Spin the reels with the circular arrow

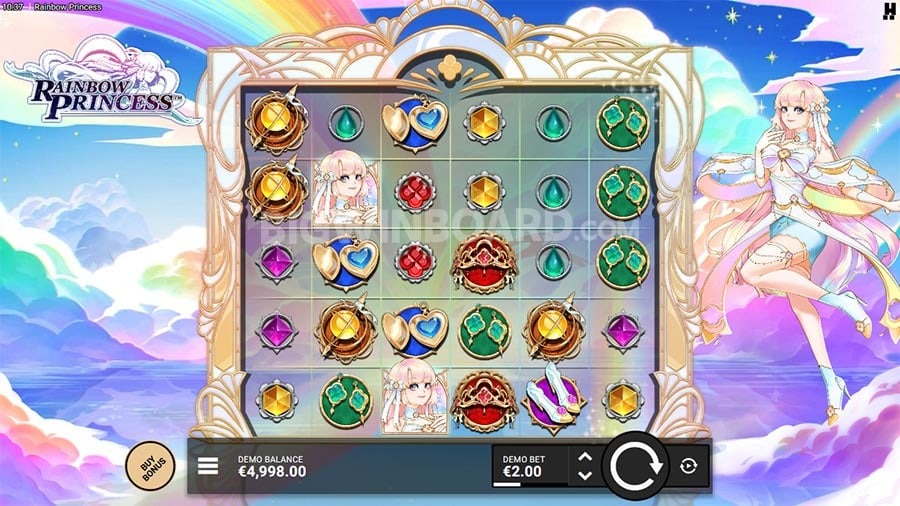click(x=635, y=466)
